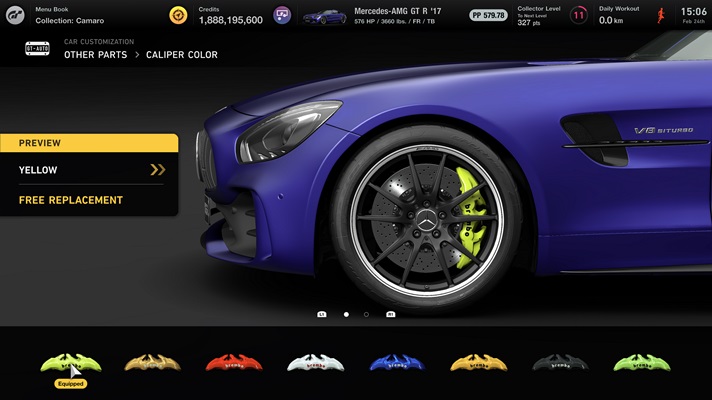The image size is (712, 400).
Task: Choose the blue brake caliper swatch
Action: tap(396, 363)
